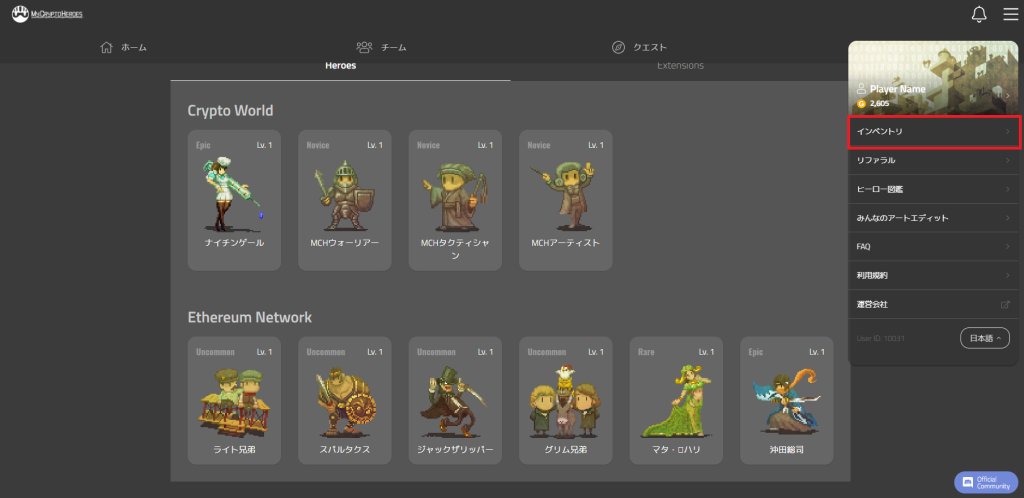Image resolution: width=1024 pixels, height=498 pixels.
Task: Go to the ホーム navigation tab
Action: [124, 47]
